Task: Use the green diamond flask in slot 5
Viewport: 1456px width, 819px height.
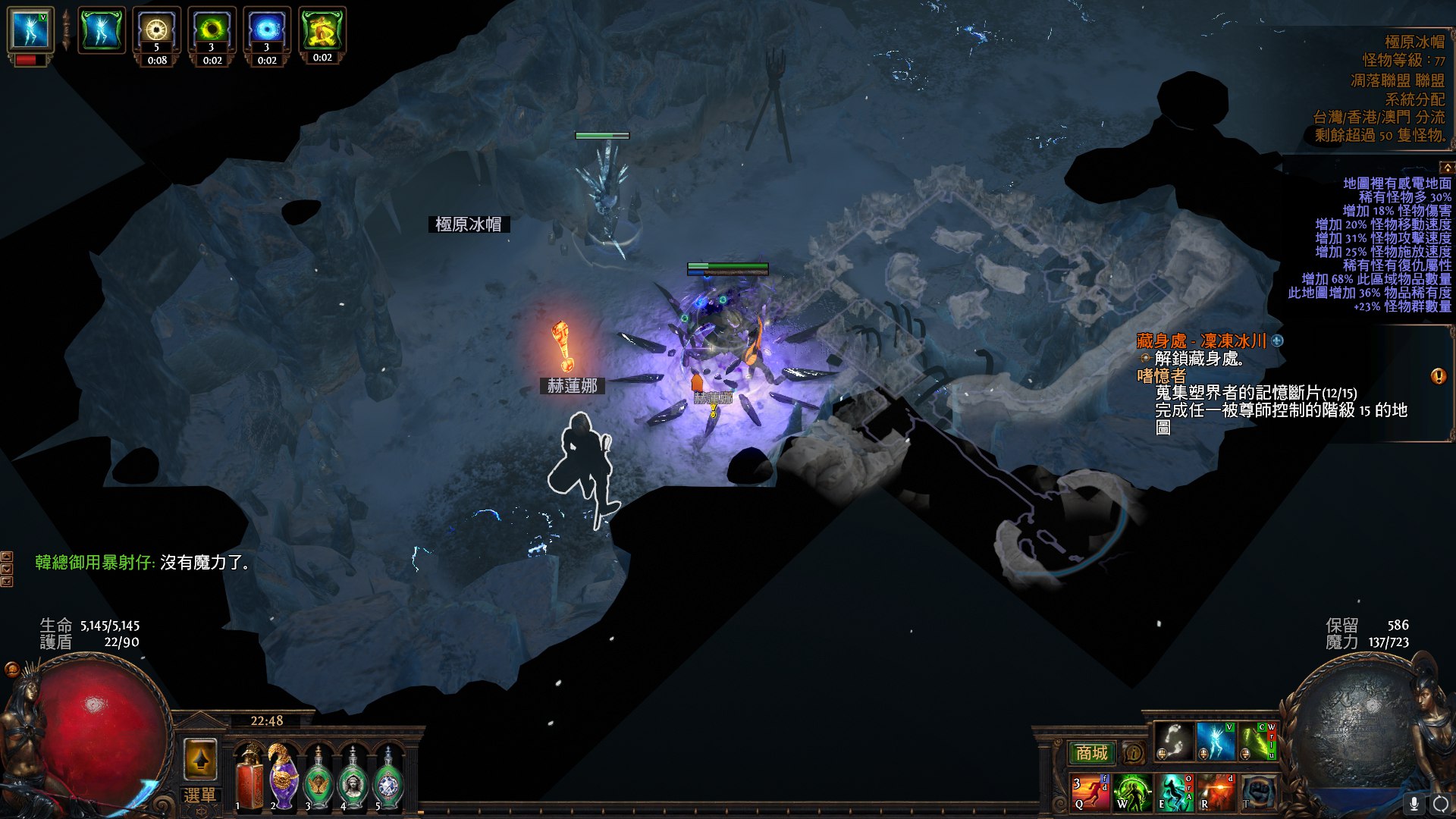Action: click(388, 779)
